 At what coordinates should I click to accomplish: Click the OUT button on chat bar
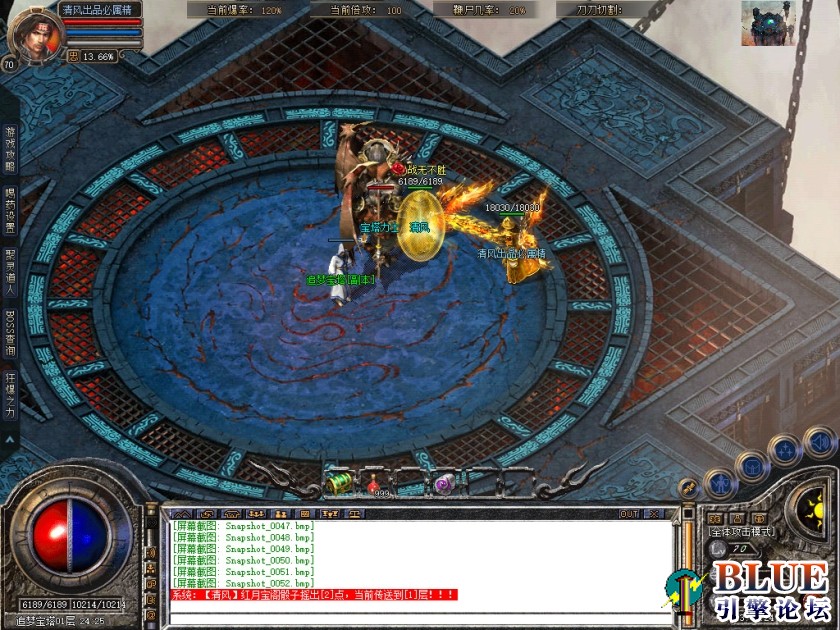(x=629, y=514)
